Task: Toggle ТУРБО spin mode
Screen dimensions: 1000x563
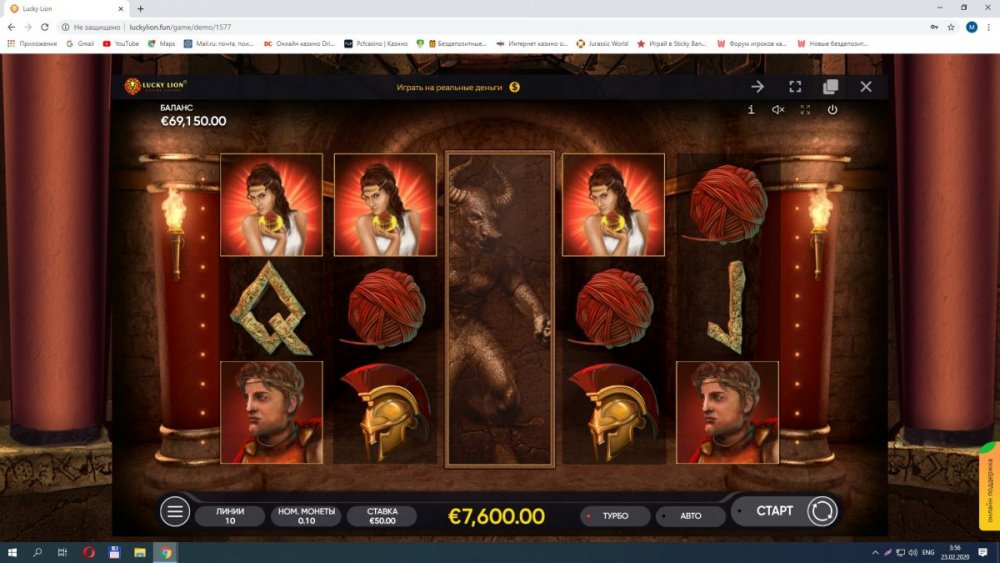Action: (x=614, y=516)
